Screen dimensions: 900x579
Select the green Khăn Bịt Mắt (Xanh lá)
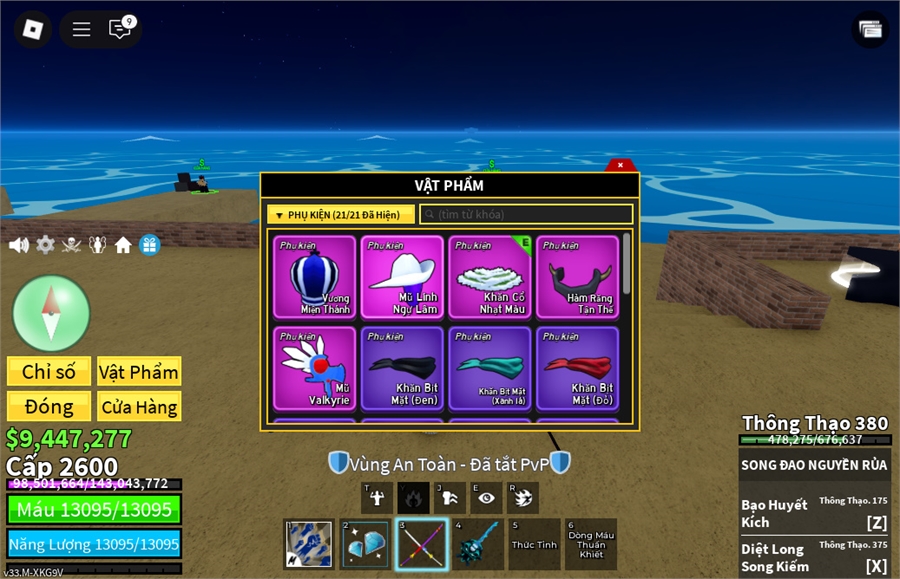pos(490,368)
